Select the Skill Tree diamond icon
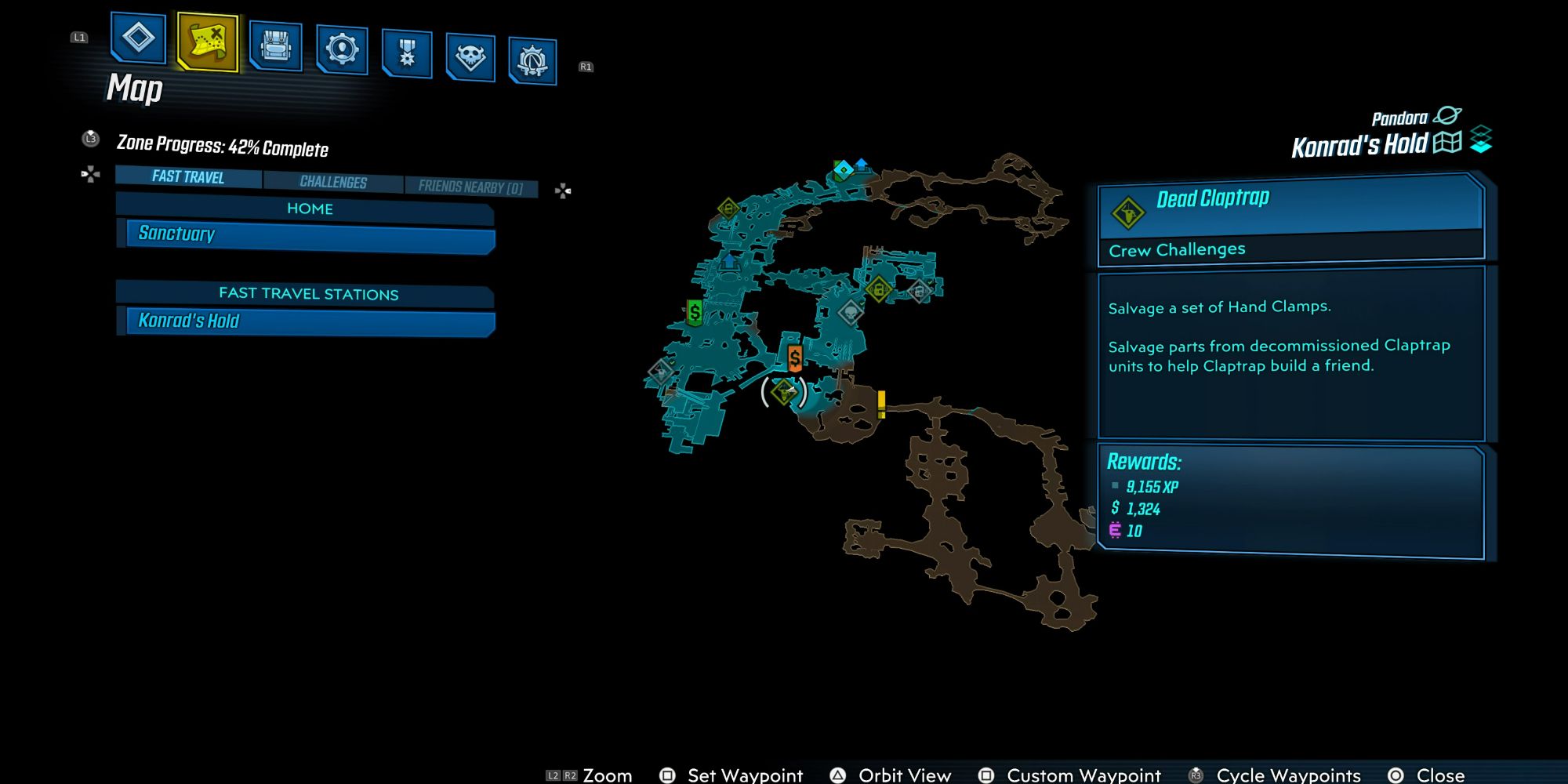The width and height of the screenshot is (1568, 784). click(137, 43)
